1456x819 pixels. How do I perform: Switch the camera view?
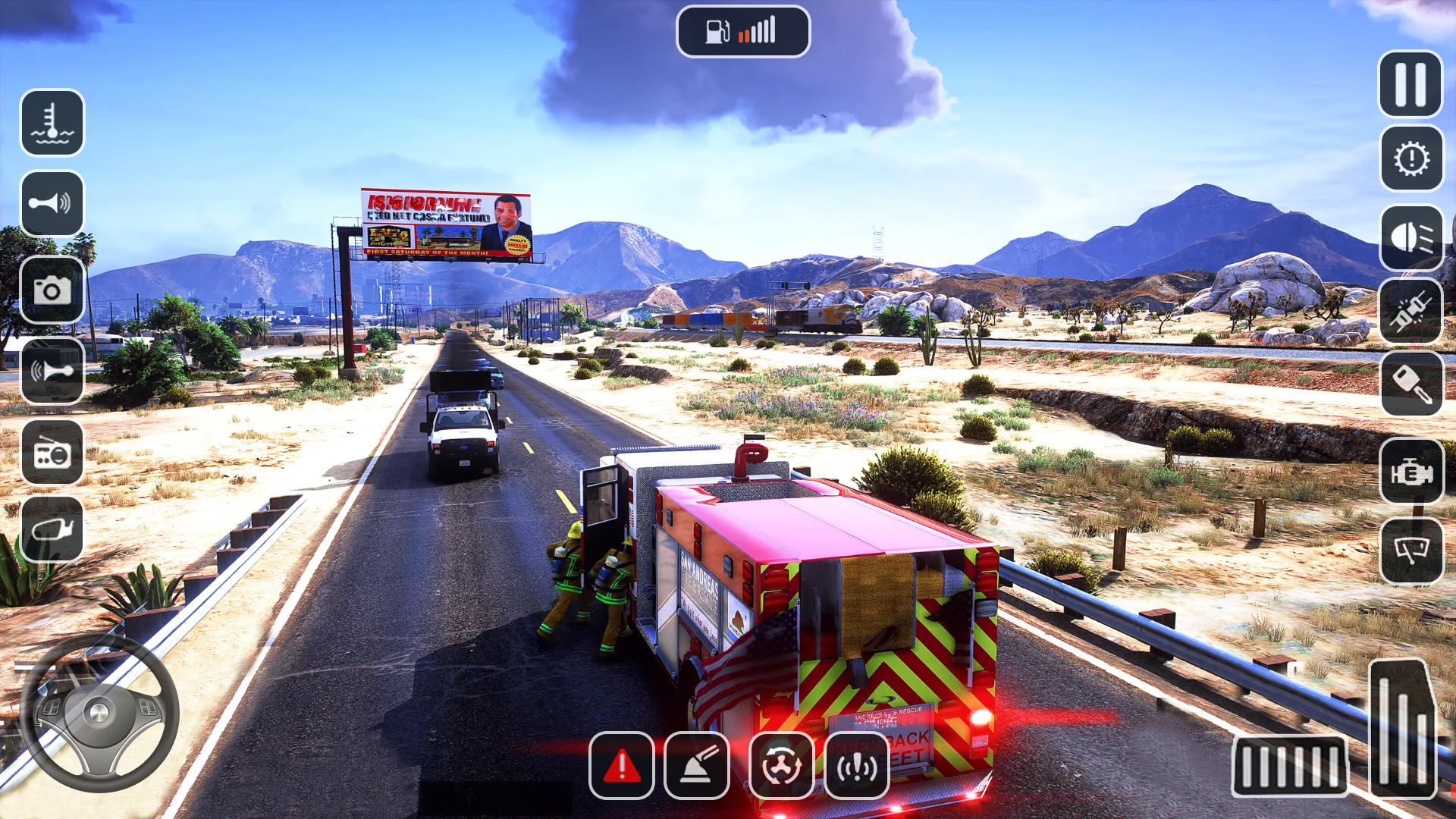coord(52,290)
